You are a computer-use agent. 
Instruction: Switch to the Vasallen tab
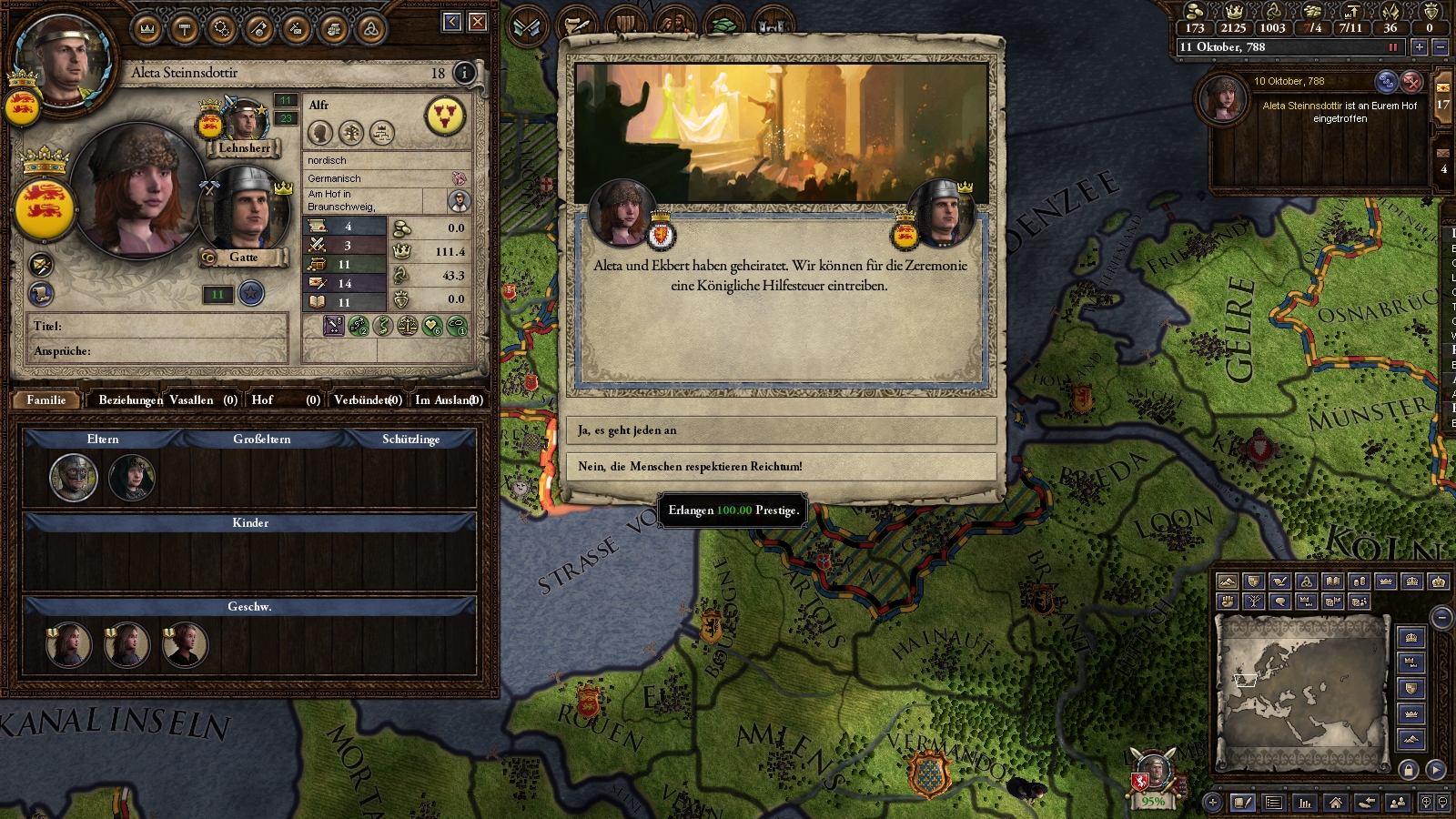(x=202, y=400)
